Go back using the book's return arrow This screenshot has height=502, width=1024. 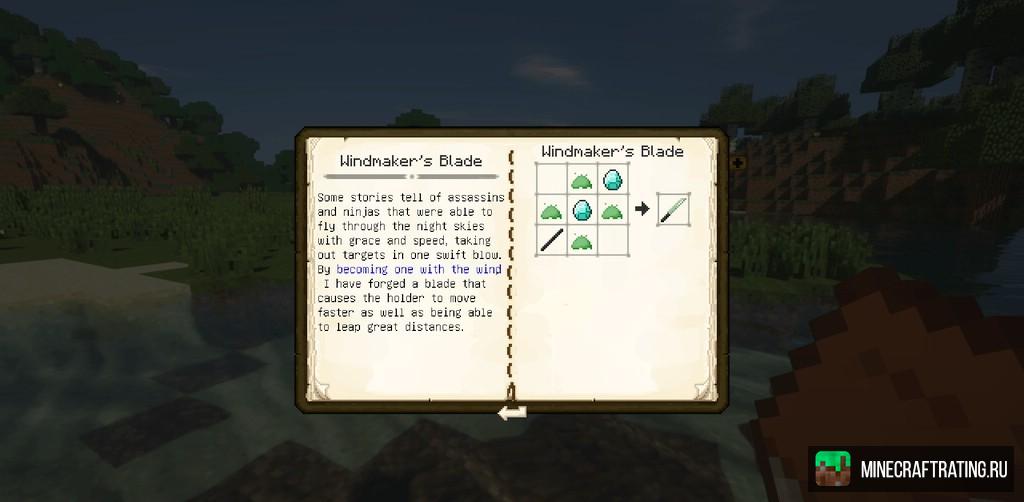tap(512, 411)
